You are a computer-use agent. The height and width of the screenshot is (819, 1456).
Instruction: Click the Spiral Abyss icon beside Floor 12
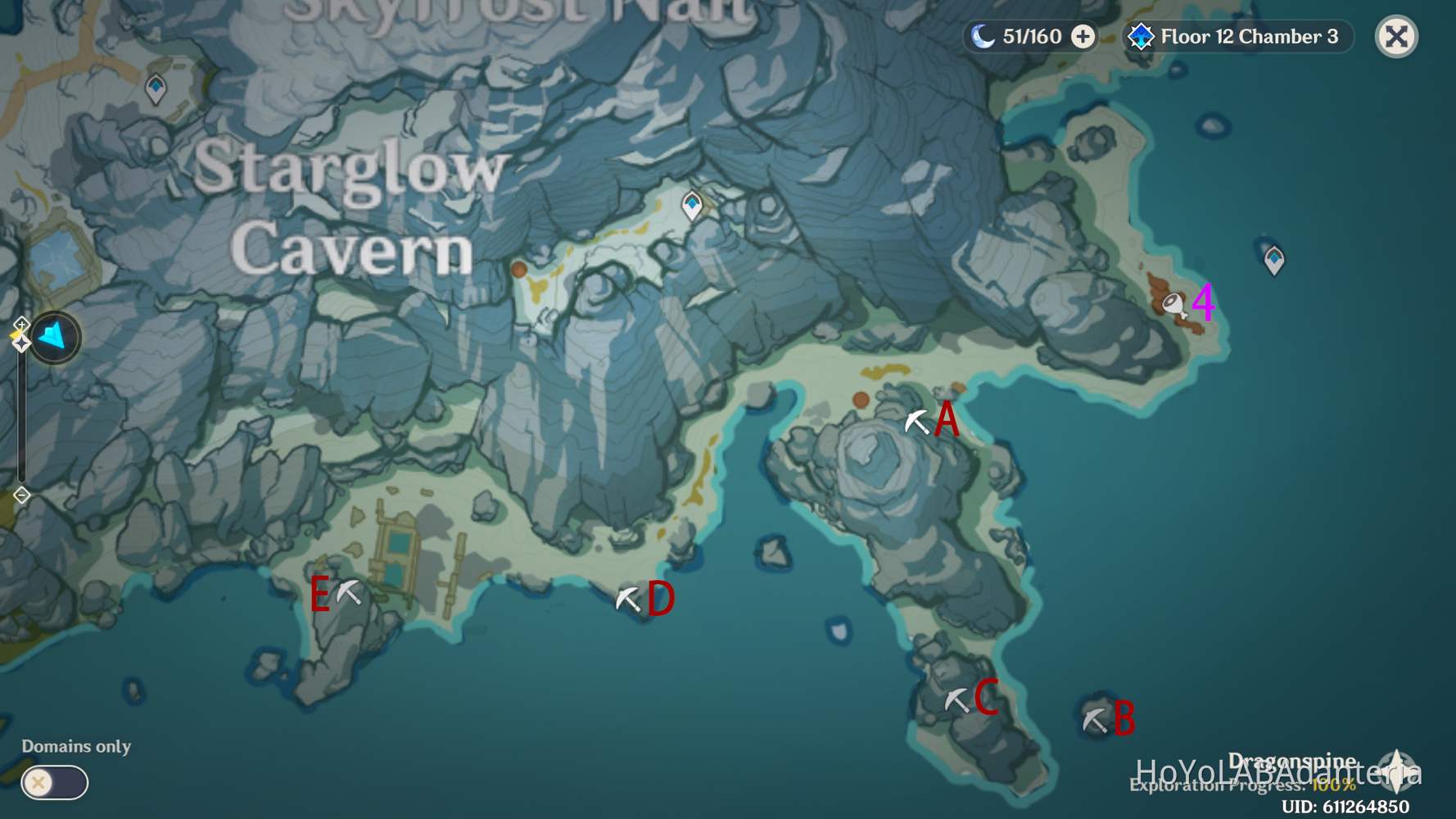point(1141,36)
